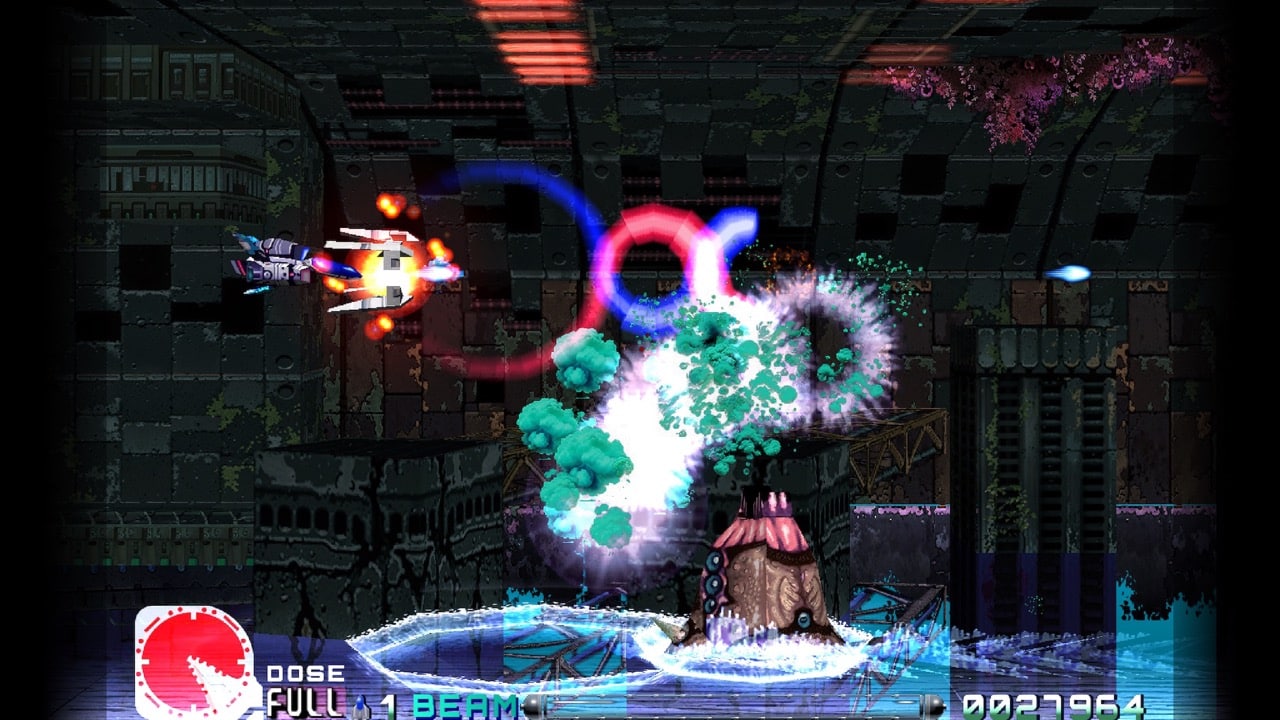Select the small ship lives icon
The image size is (1280, 720).
pos(362,706)
